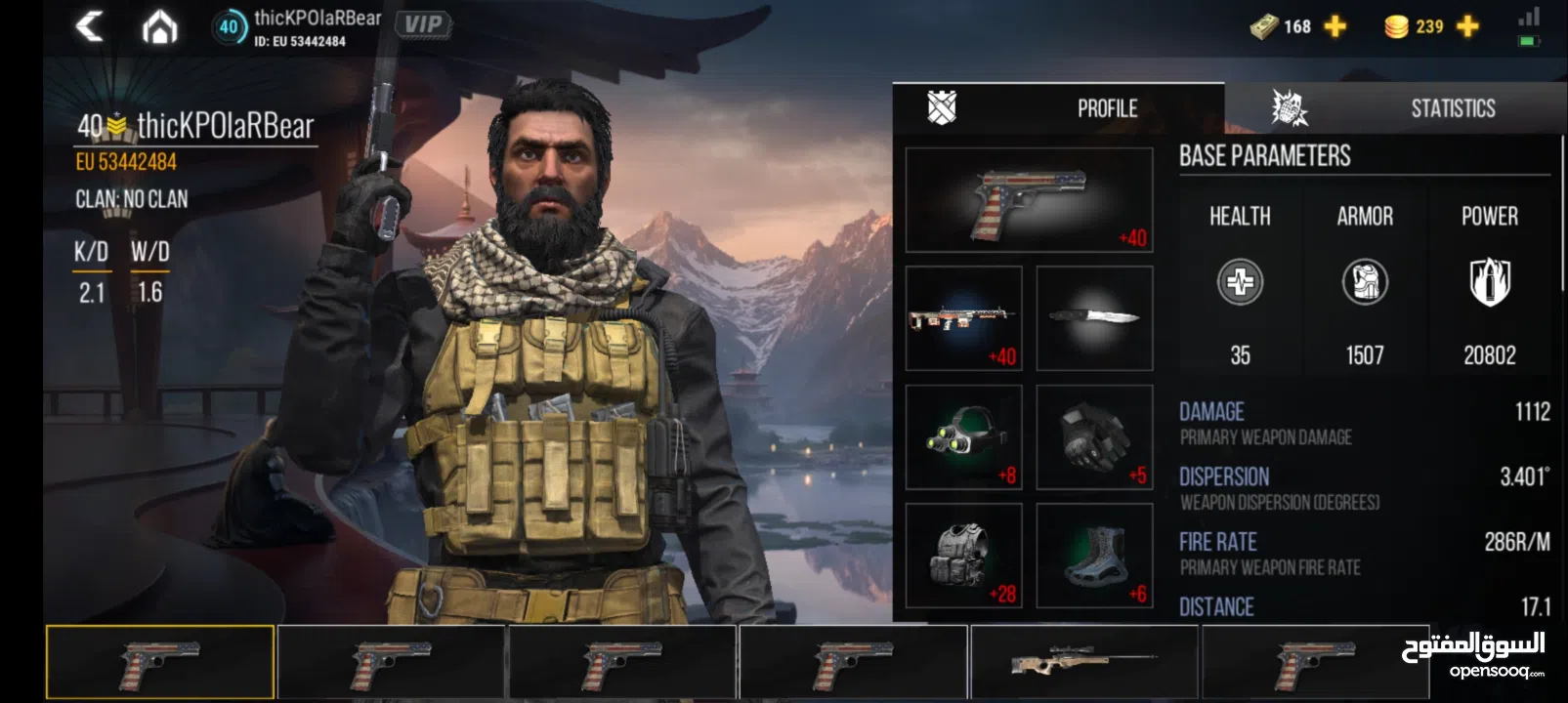Open the +40 assault rifle slot
This screenshot has height=703, width=1568.
[962, 317]
